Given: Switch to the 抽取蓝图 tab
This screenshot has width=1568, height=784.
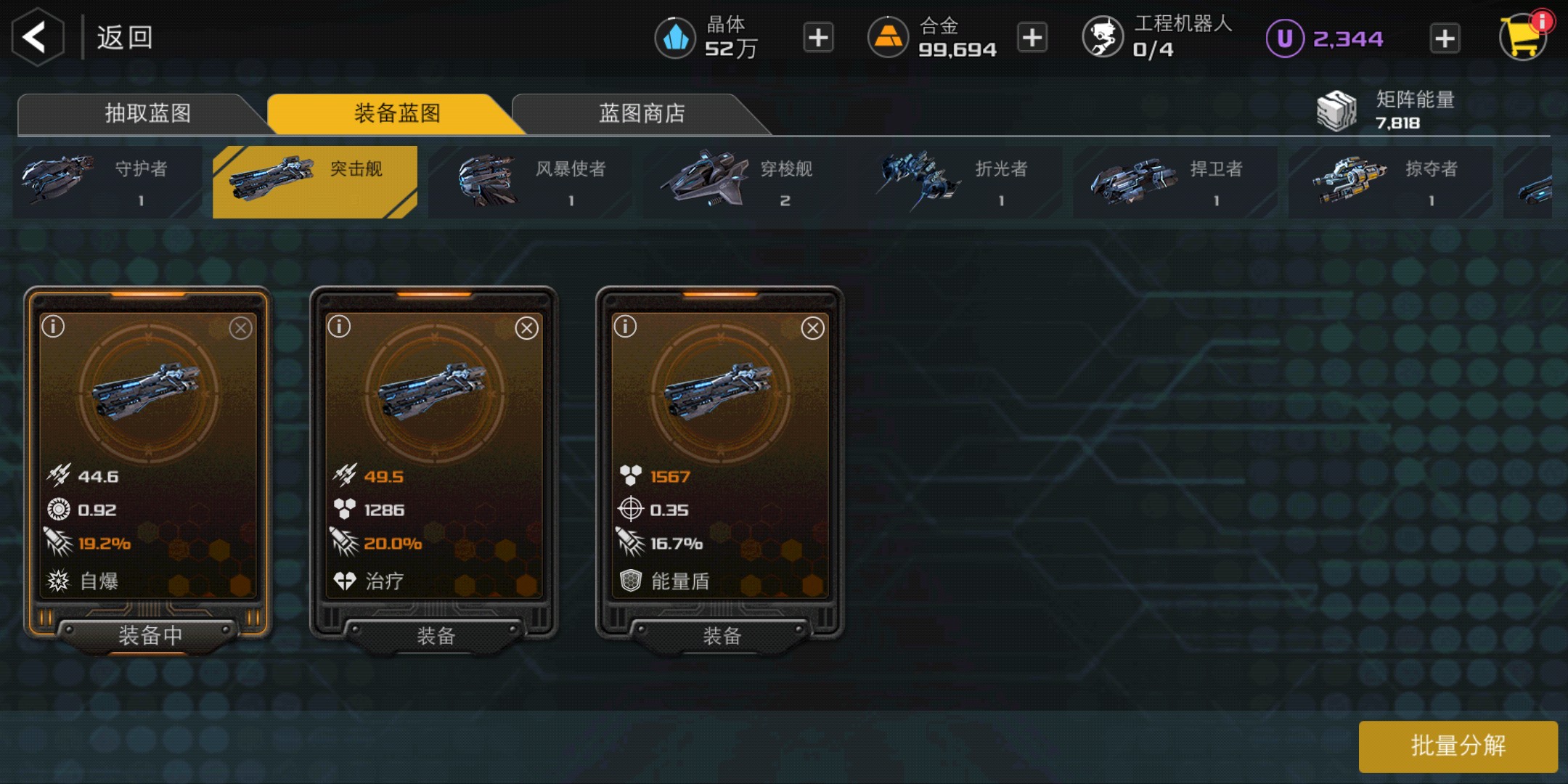Looking at the screenshot, I should (x=147, y=113).
